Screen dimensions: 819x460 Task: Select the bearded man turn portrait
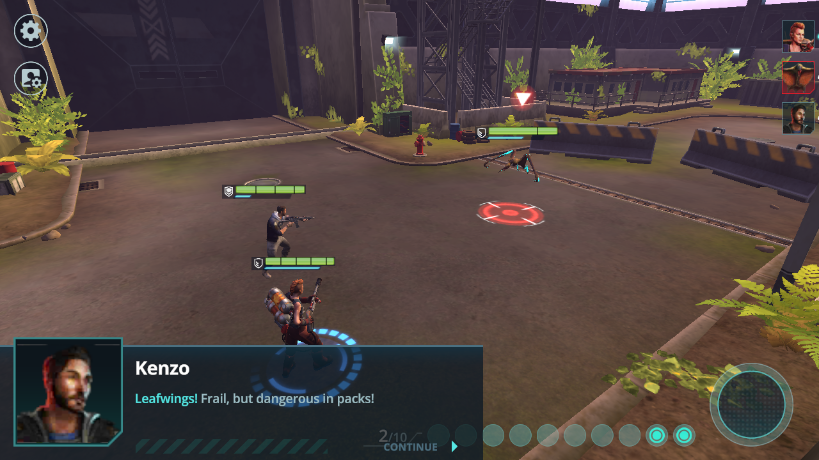[798, 118]
